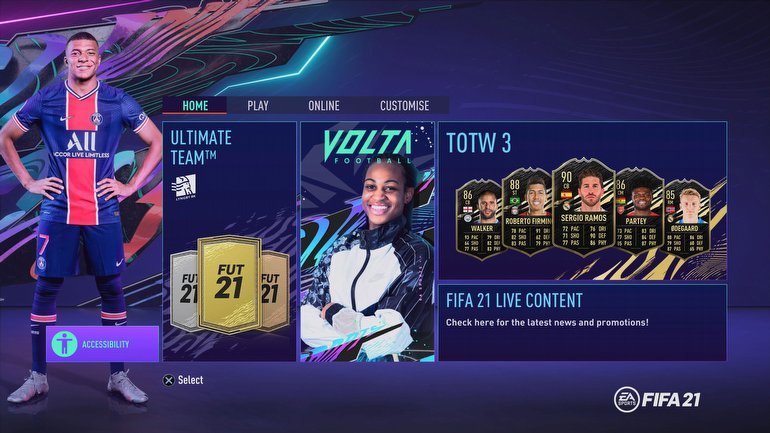Select the Customise tab
The width and height of the screenshot is (770, 433).
pyautogui.click(x=404, y=105)
